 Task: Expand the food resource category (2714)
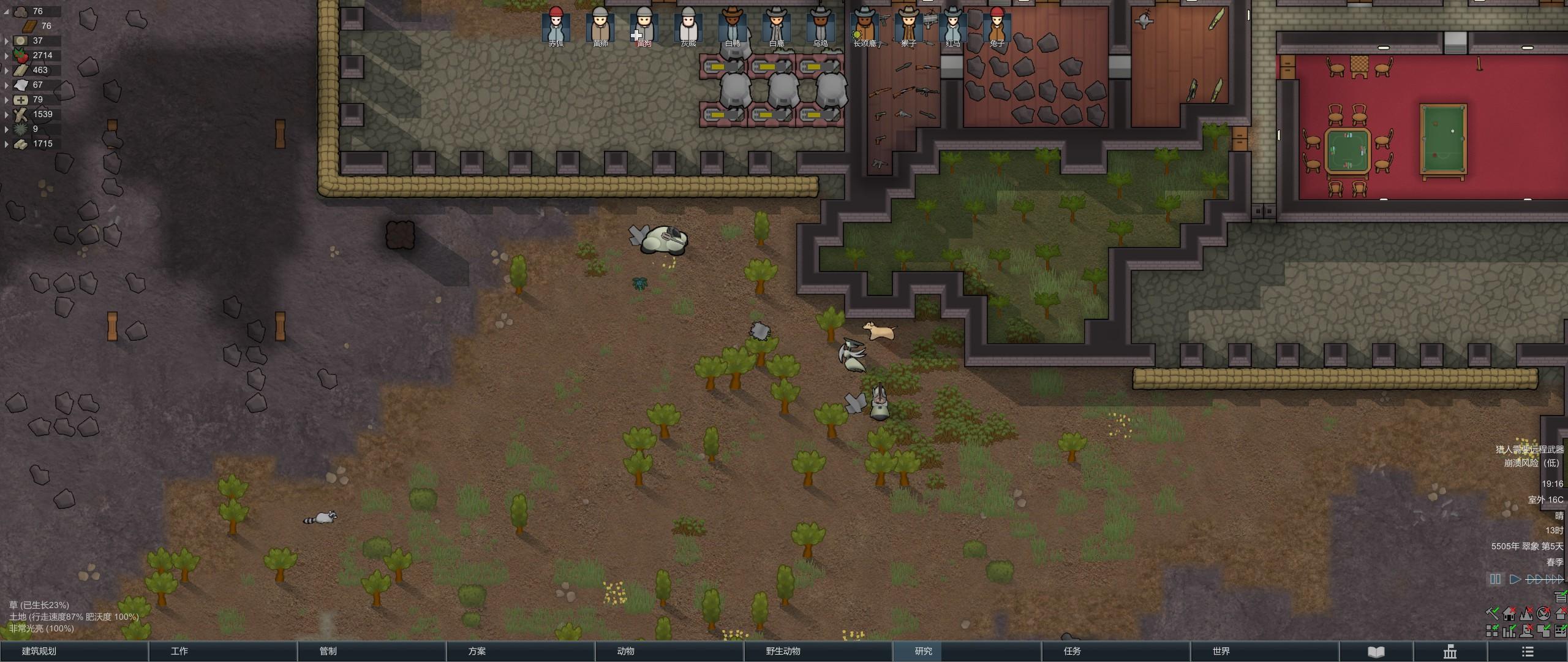click(x=7, y=56)
